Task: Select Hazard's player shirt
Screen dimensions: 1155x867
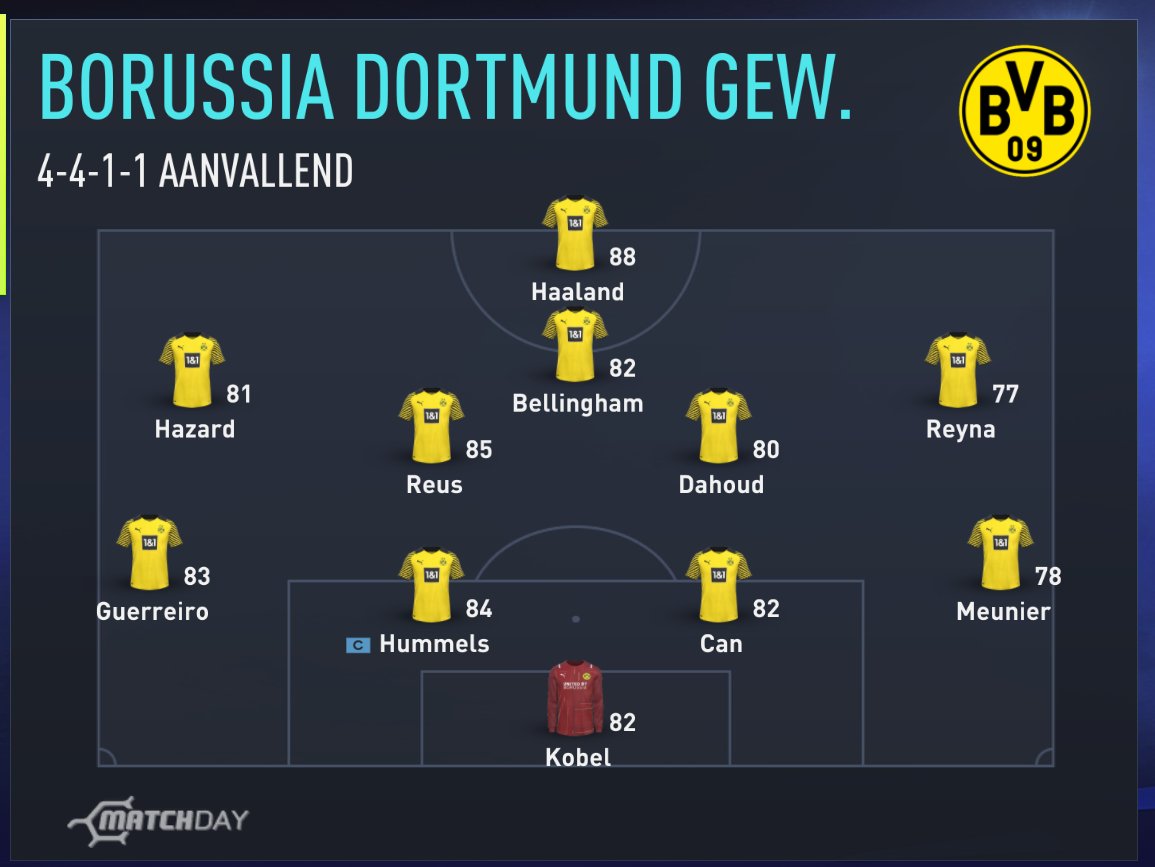Action: (x=192, y=371)
